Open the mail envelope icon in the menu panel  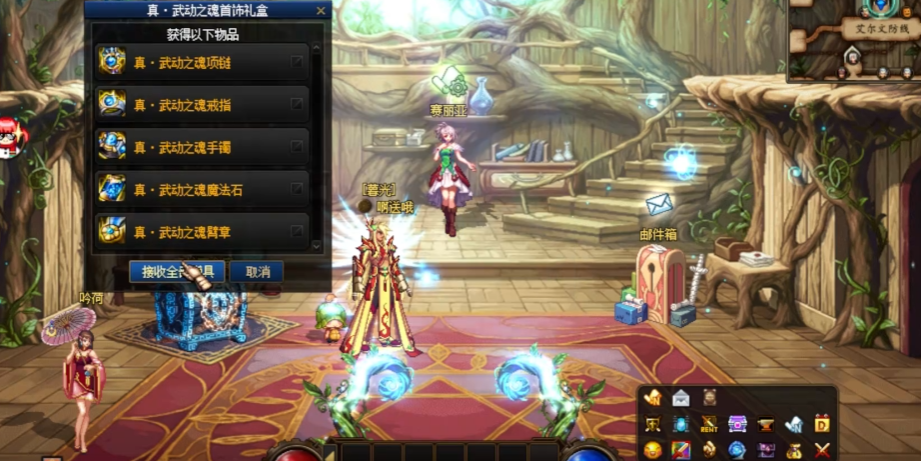(680, 398)
